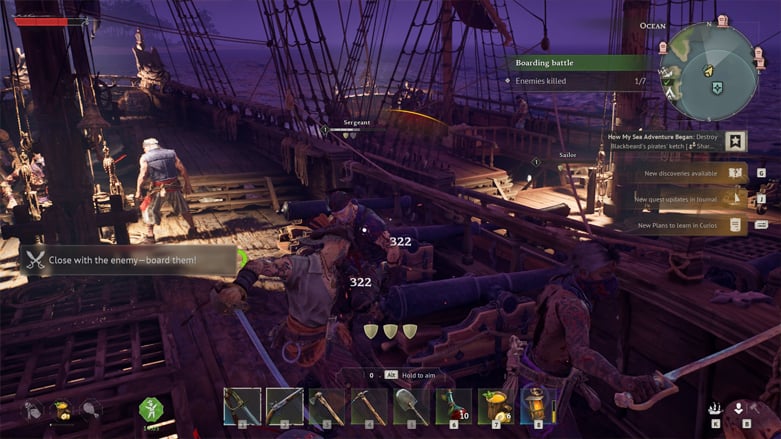This screenshot has width=781, height=439.
Task: Click the ship icon in bottom corner
Action: point(716,408)
